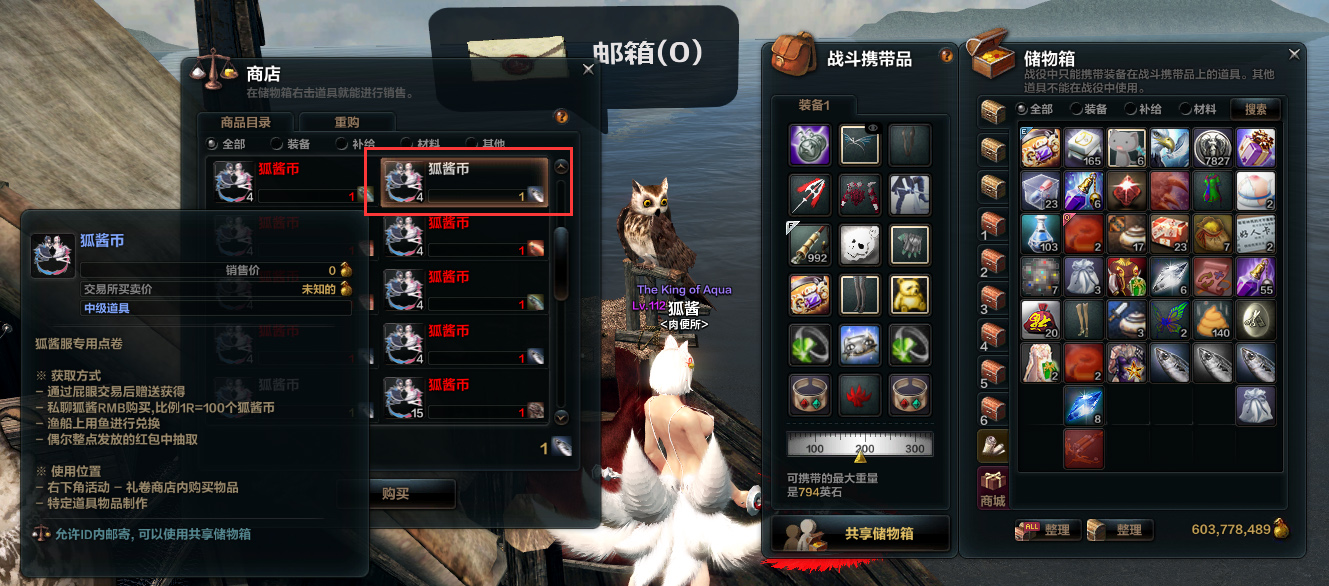The width and height of the screenshot is (1329, 586).
Task: Click the 购买 buy button
Action: (x=396, y=493)
